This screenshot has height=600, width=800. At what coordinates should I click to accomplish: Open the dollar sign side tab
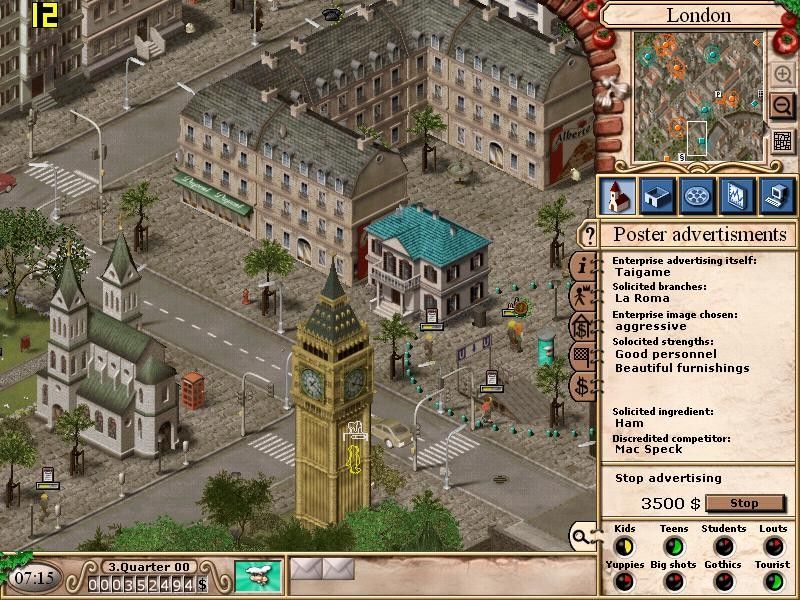pos(581,387)
